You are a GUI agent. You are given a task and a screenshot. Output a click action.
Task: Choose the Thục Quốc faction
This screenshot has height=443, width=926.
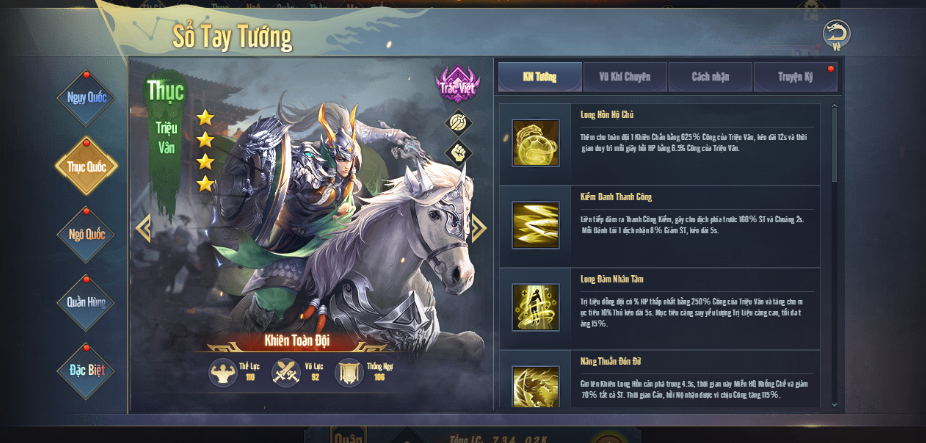[x=86, y=166]
